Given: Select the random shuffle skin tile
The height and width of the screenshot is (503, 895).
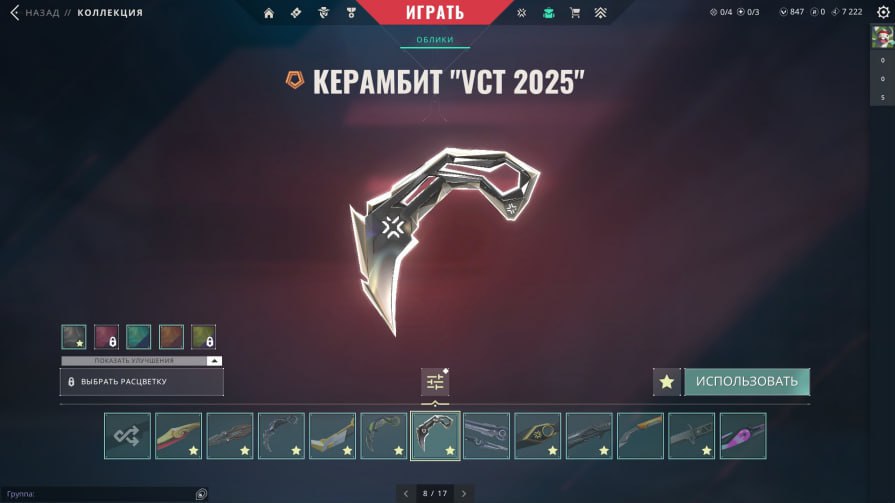Looking at the screenshot, I should pos(127,436).
